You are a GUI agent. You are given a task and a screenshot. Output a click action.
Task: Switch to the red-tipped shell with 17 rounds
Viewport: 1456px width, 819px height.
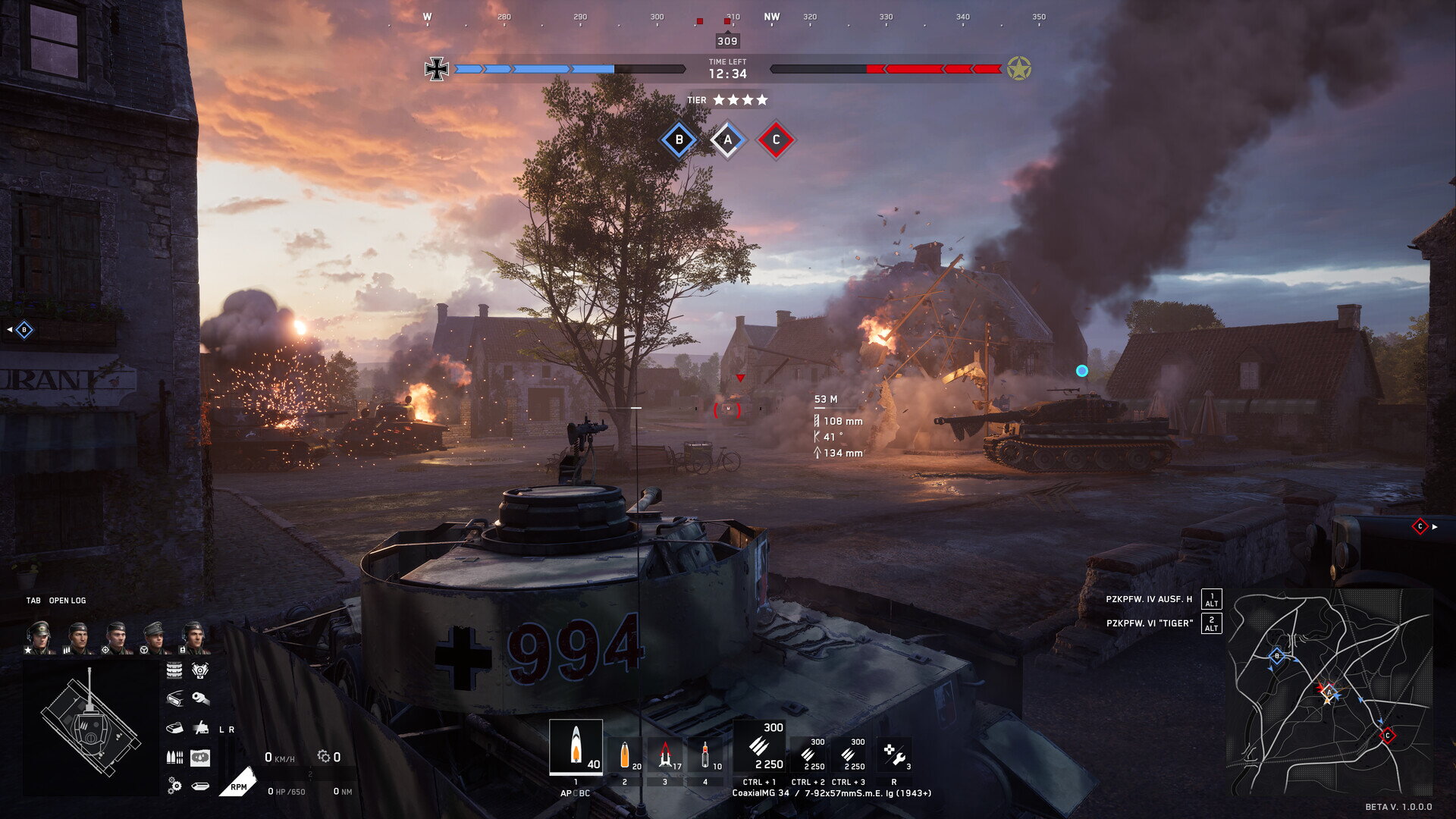click(x=665, y=755)
